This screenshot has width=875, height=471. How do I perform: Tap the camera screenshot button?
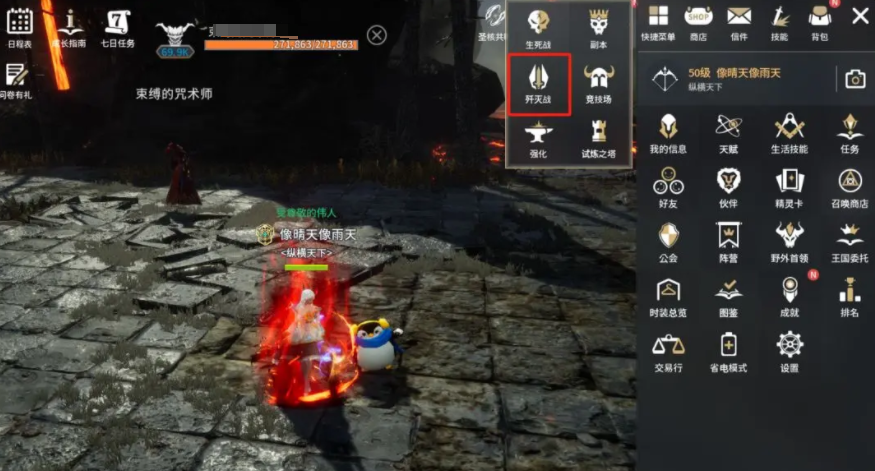click(855, 79)
